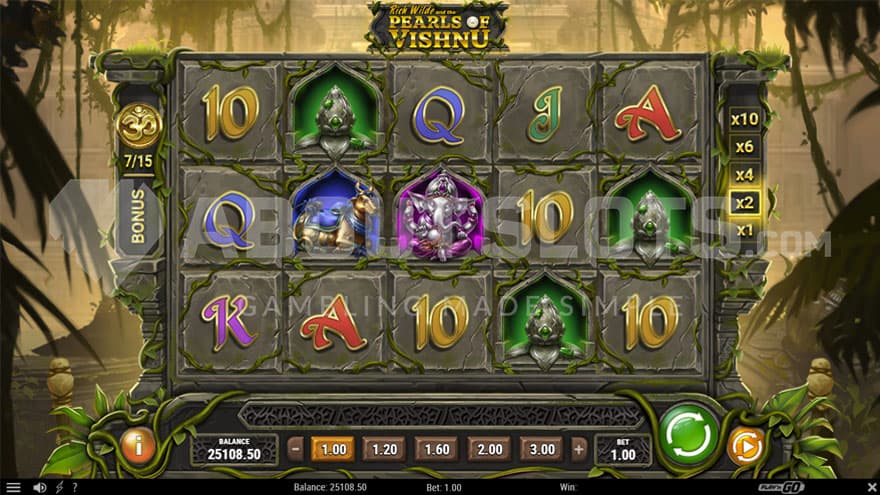The height and width of the screenshot is (495, 880).
Task: Set the bet to 1.60
Action: click(437, 449)
